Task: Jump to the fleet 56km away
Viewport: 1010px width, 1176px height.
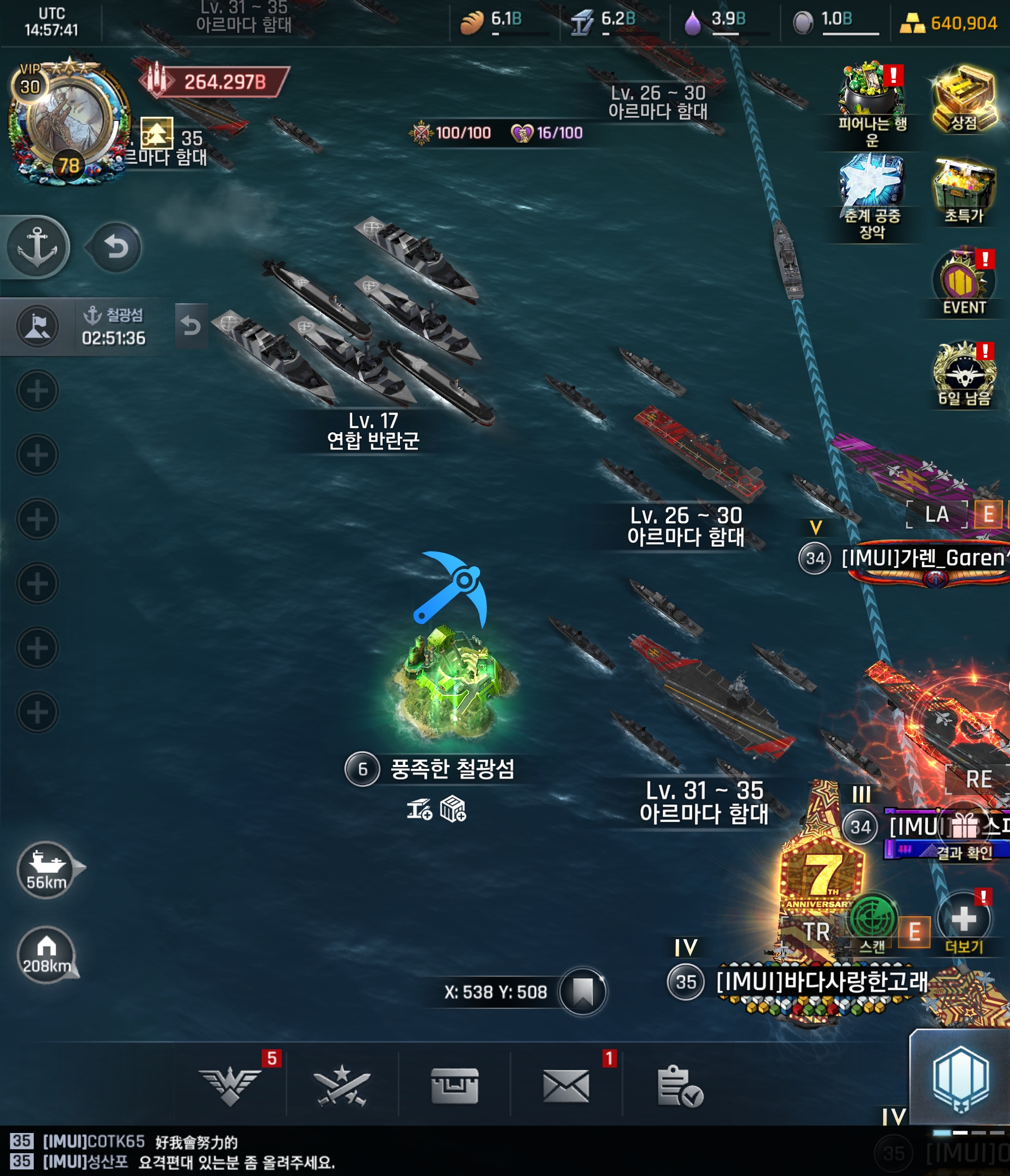Action: coord(47,869)
